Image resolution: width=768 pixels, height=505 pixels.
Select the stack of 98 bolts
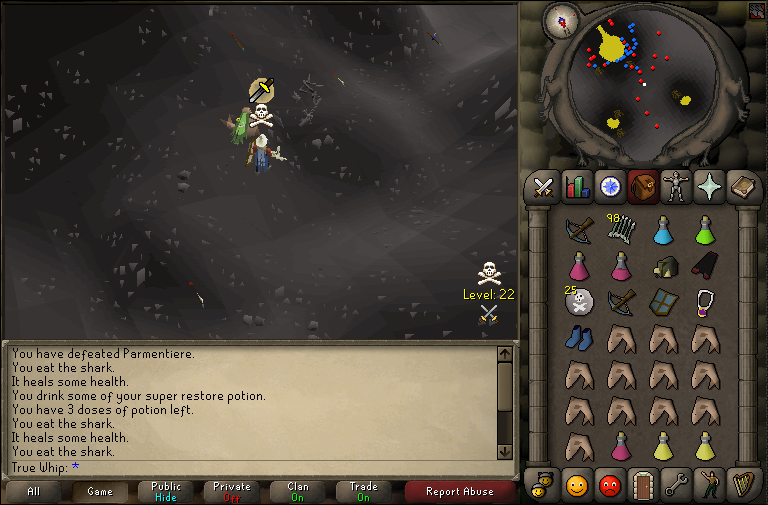620,229
